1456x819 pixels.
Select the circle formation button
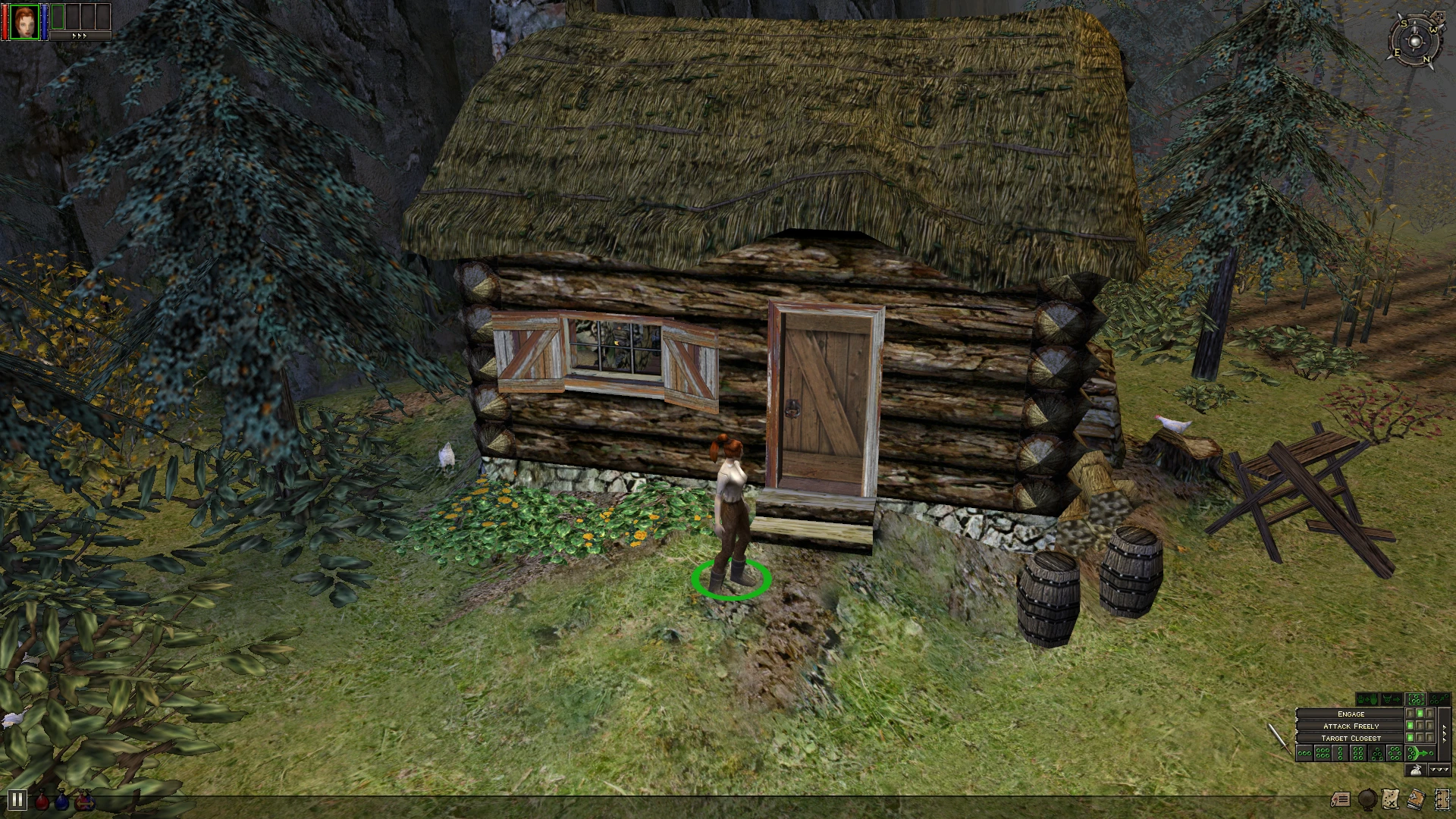(x=1395, y=753)
